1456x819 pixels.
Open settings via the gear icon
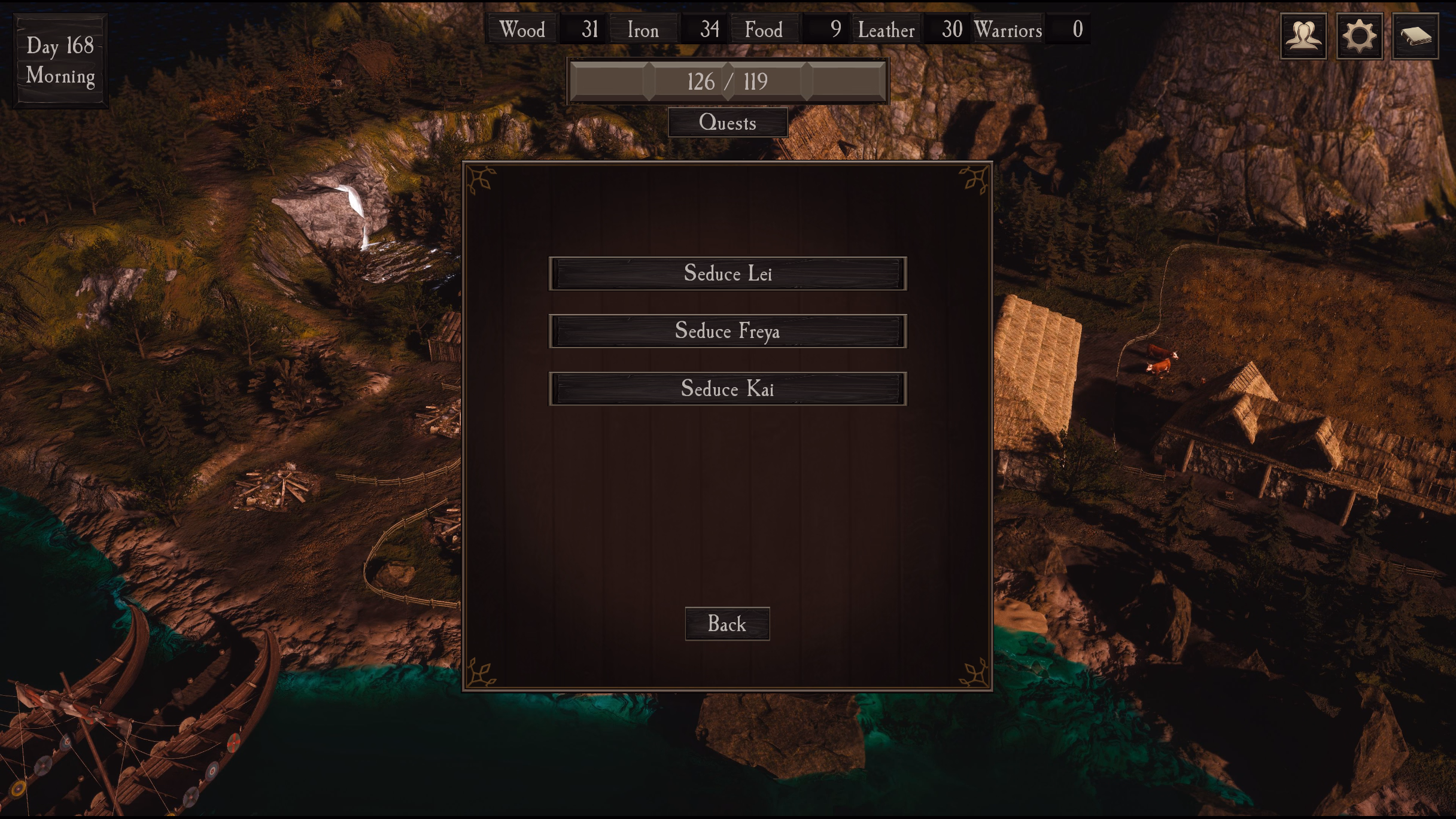[x=1360, y=36]
